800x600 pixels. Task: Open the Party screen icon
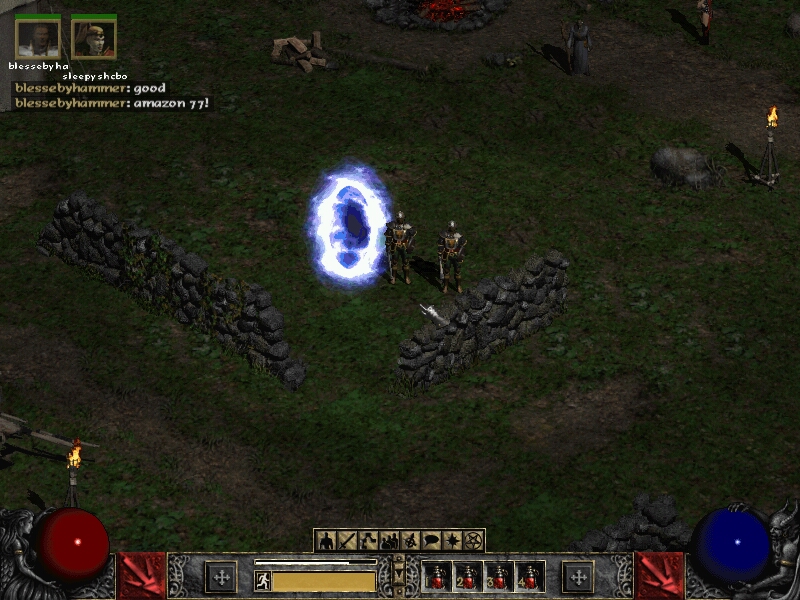click(x=389, y=541)
